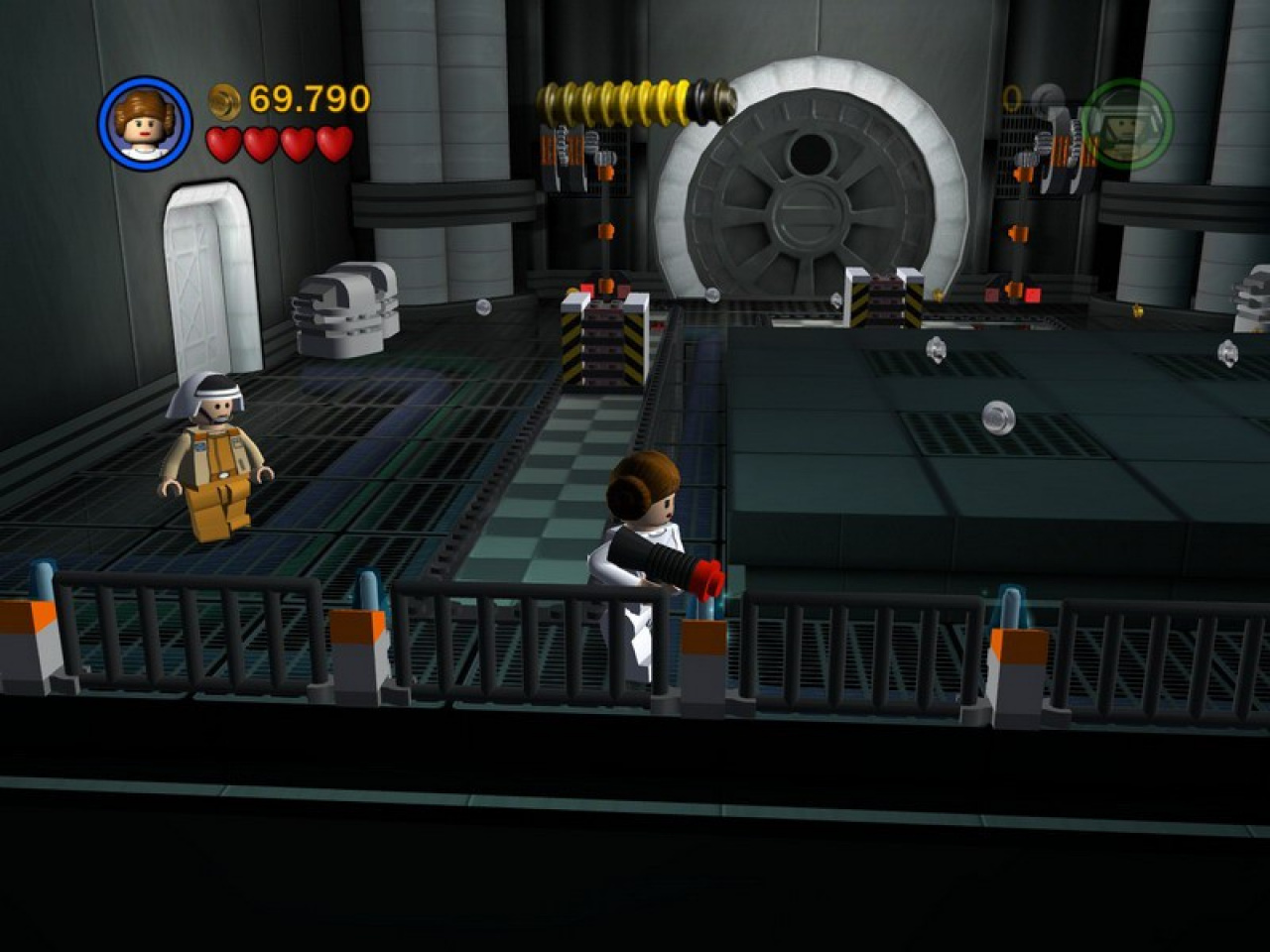Click Princess Leia's player one portrait
Image resolution: width=1270 pixels, height=952 pixels.
click(145, 124)
